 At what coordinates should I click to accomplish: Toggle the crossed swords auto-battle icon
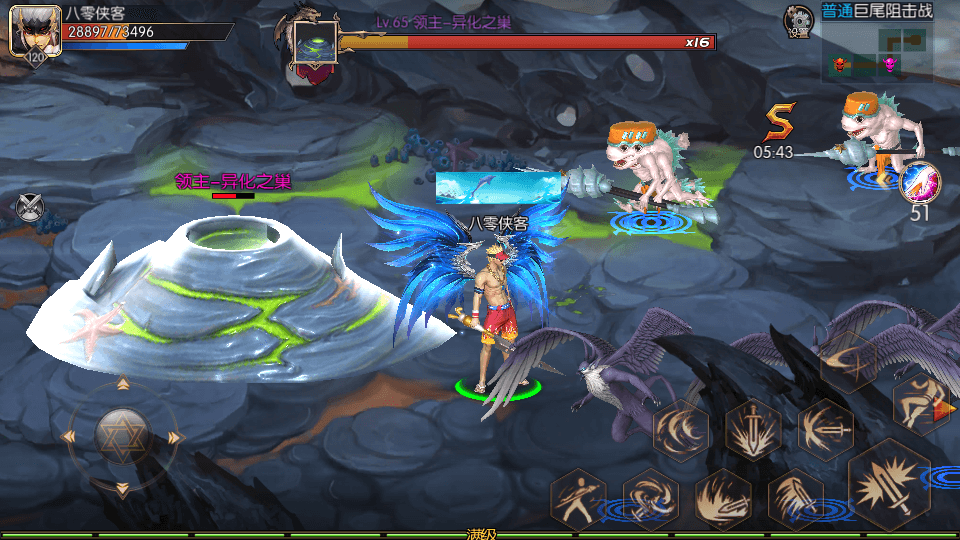[x=31, y=207]
